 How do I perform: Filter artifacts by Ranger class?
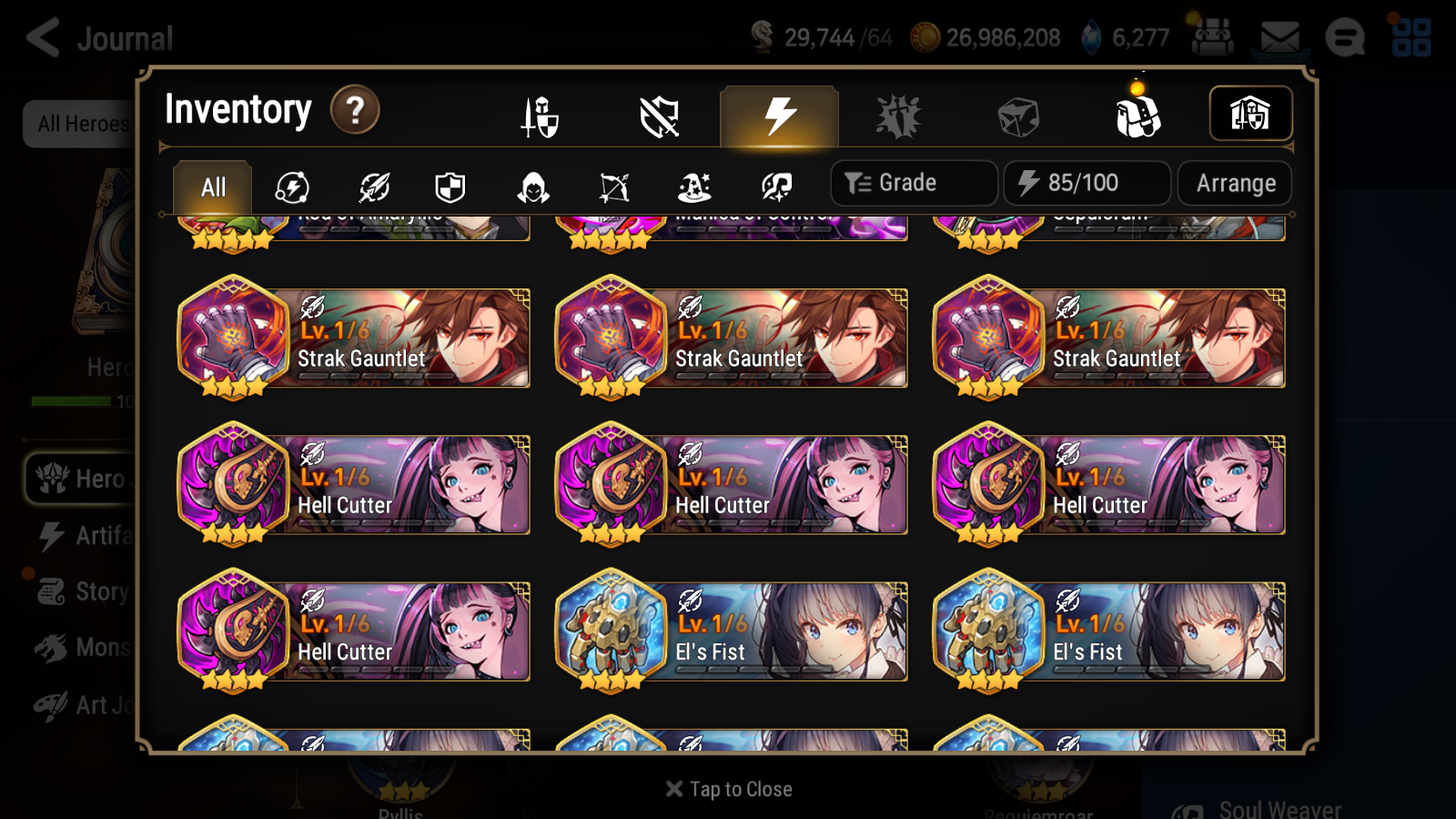click(612, 187)
